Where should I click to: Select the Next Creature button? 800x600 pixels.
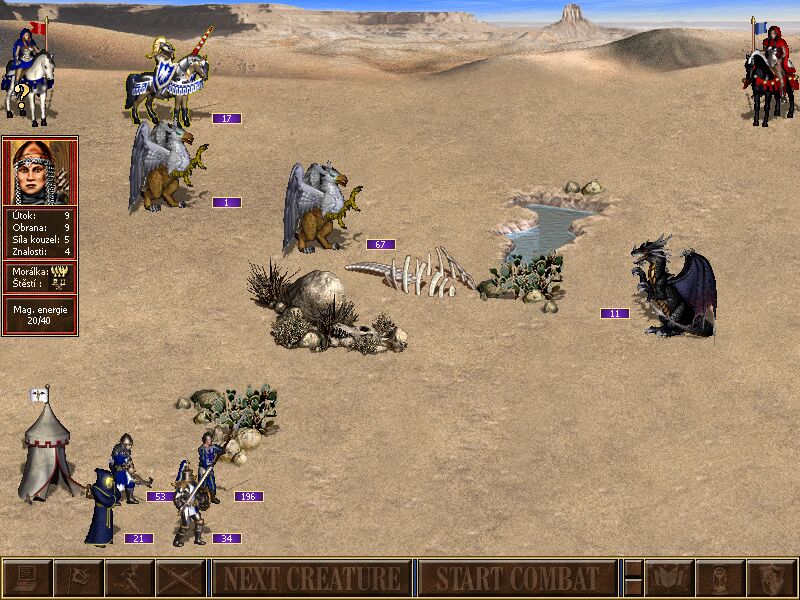(311, 578)
